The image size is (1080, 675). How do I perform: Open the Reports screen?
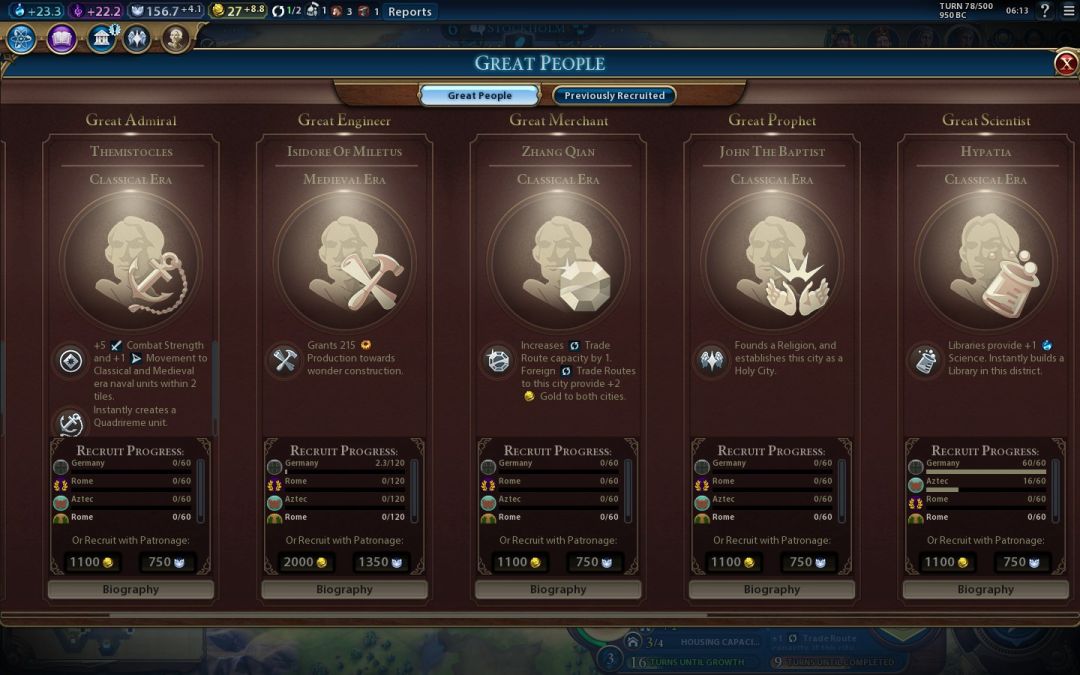410,12
